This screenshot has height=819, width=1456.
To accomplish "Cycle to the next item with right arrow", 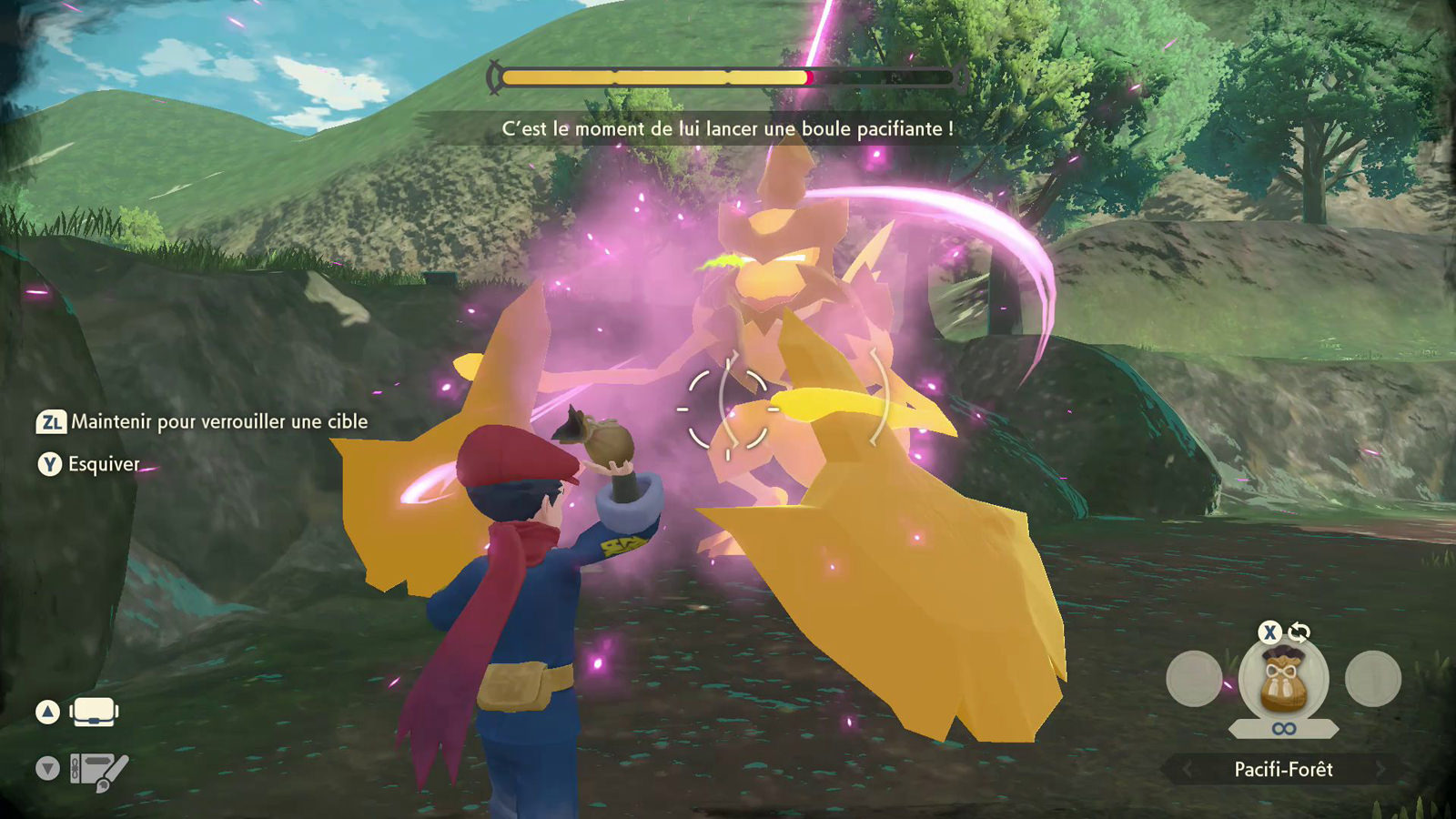I will [x=1380, y=770].
